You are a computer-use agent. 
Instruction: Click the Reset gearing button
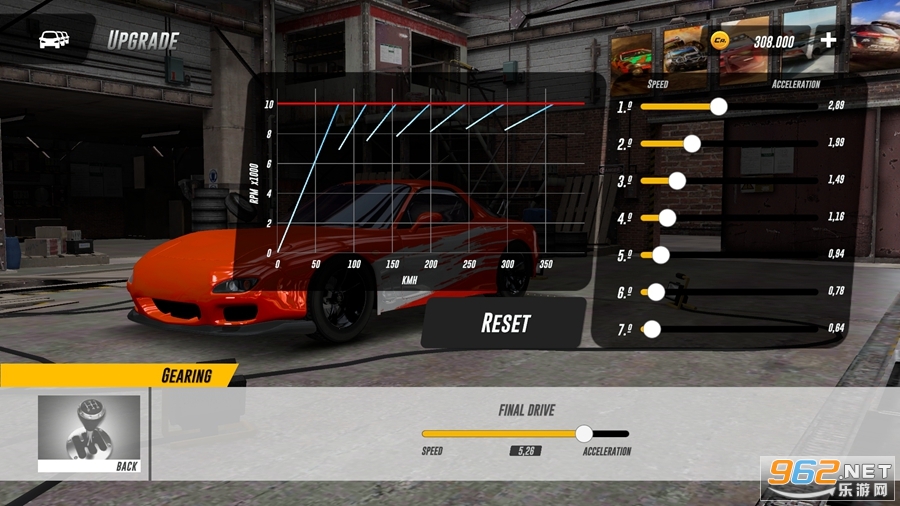(504, 323)
